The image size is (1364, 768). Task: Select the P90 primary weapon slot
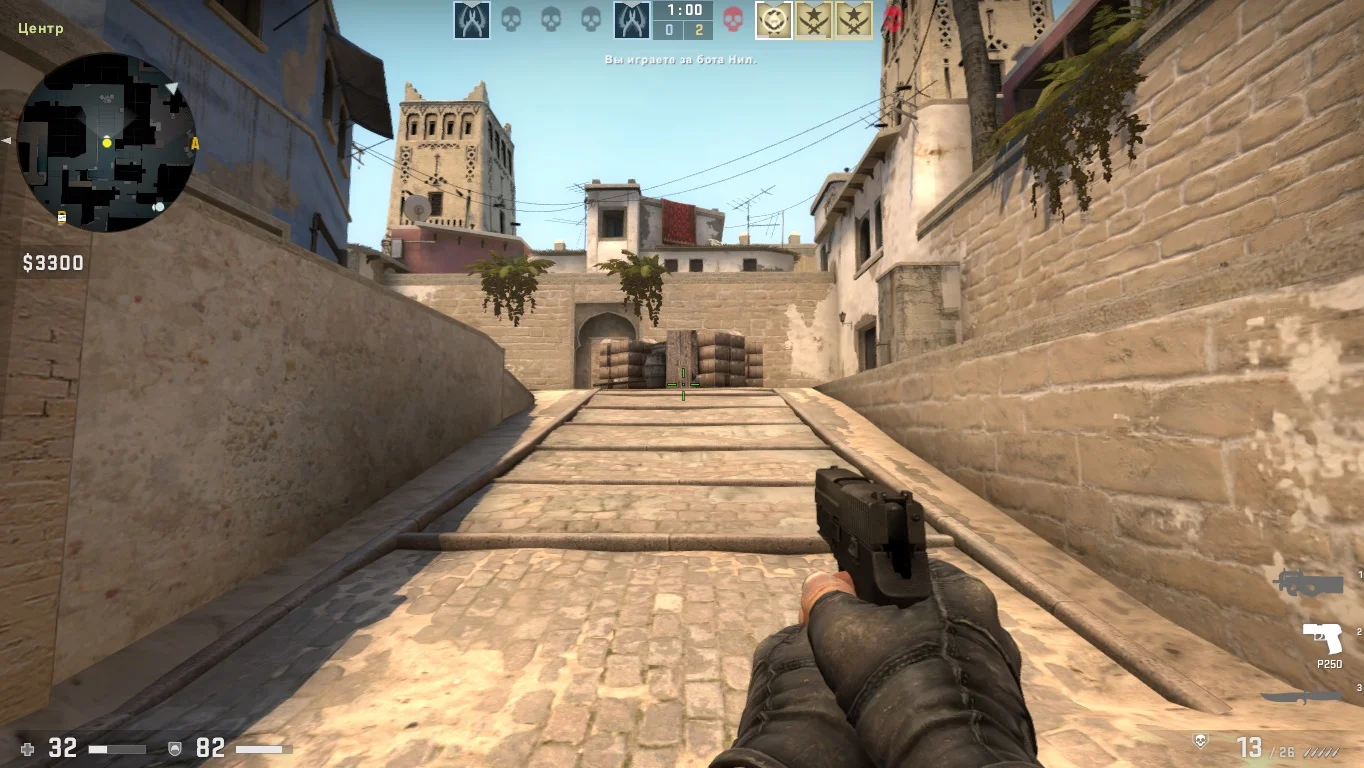point(1309,584)
